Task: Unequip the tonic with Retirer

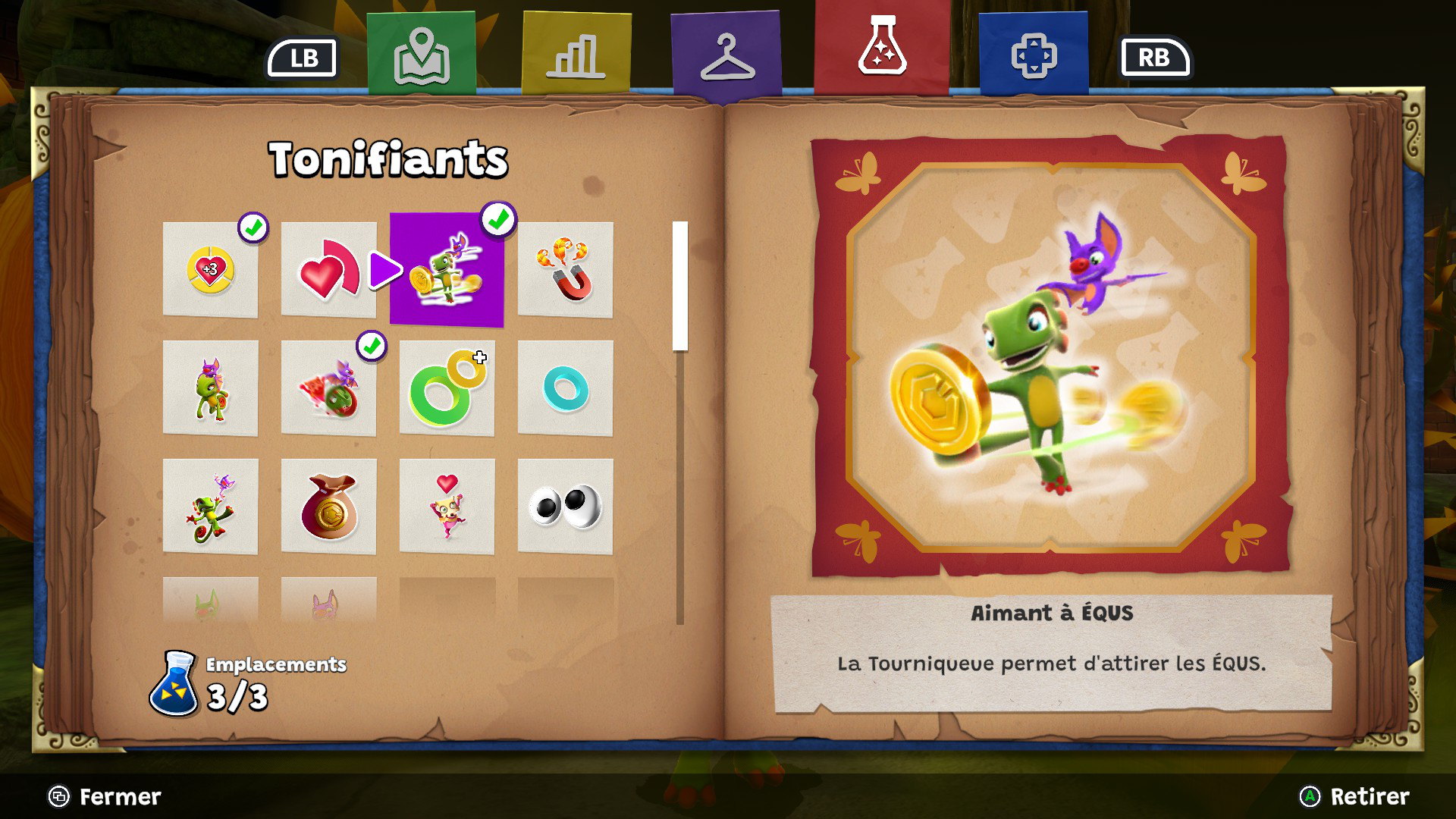Action: pyautogui.click(x=1354, y=796)
